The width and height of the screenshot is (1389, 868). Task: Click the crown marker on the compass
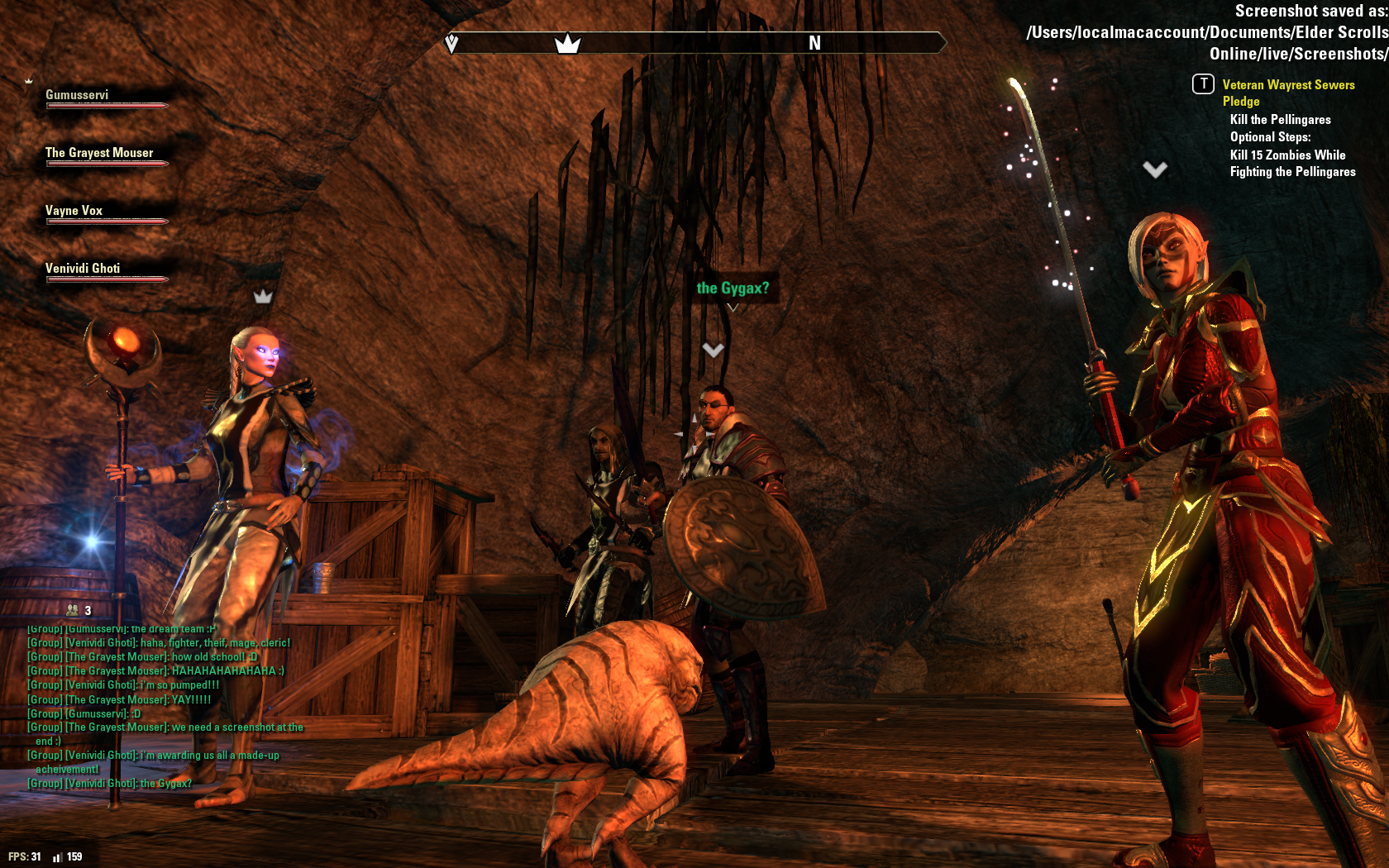point(567,43)
